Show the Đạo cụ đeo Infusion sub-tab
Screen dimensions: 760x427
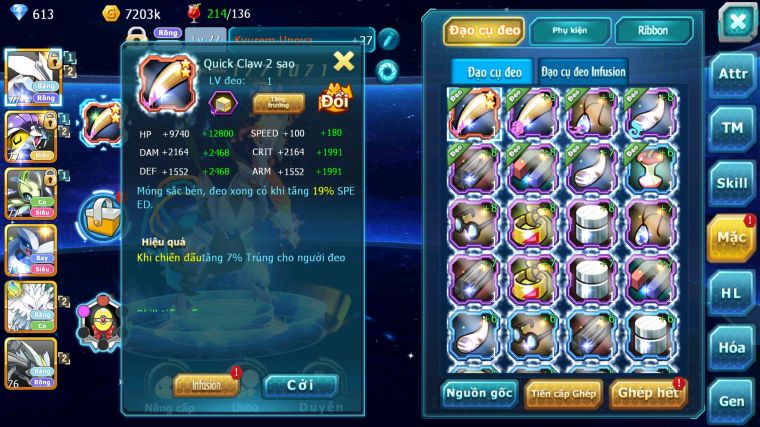[583, 72]
